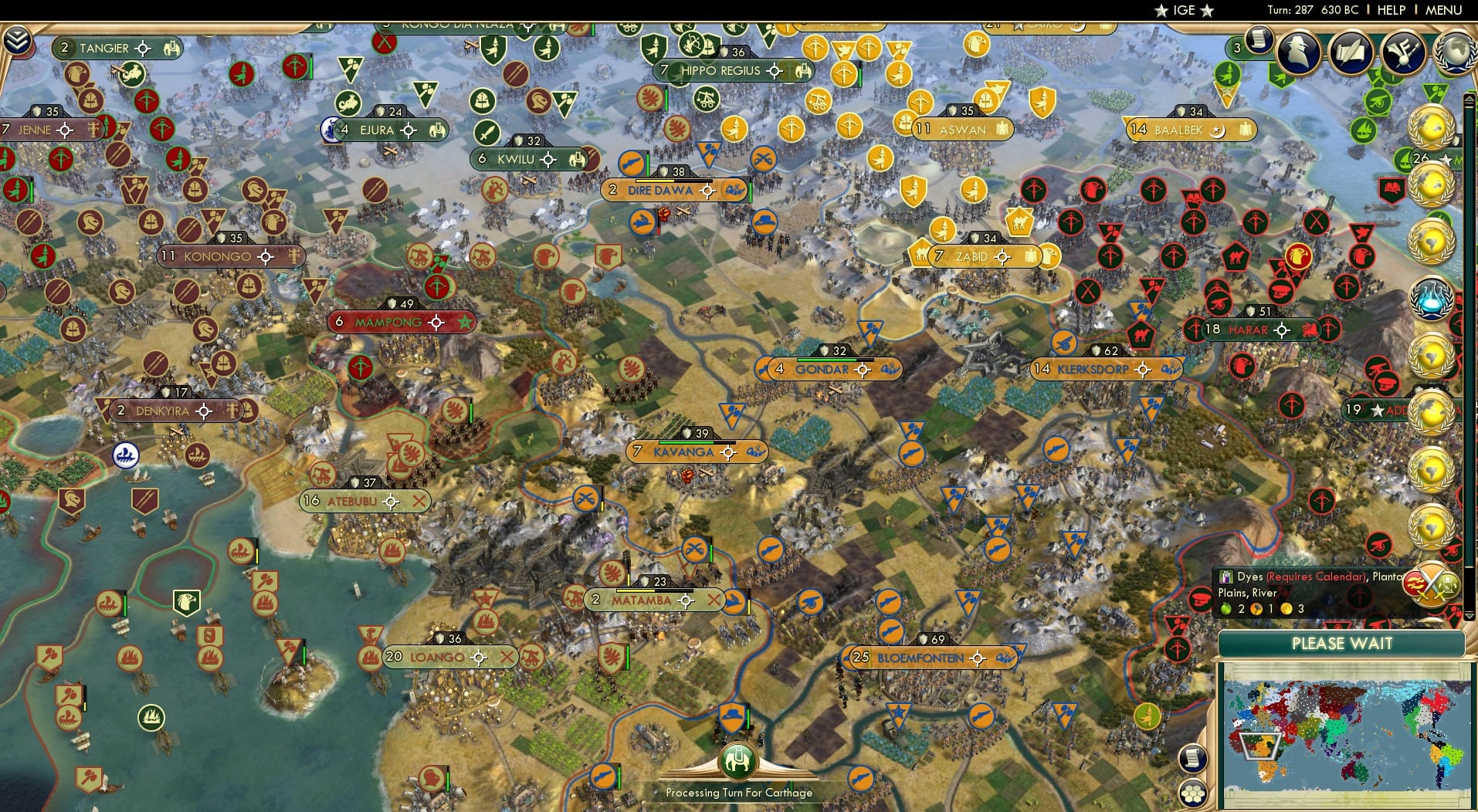
Task: Select the crescent religion icon on Baalbek's banner
Action: (x=1216, y=130)
